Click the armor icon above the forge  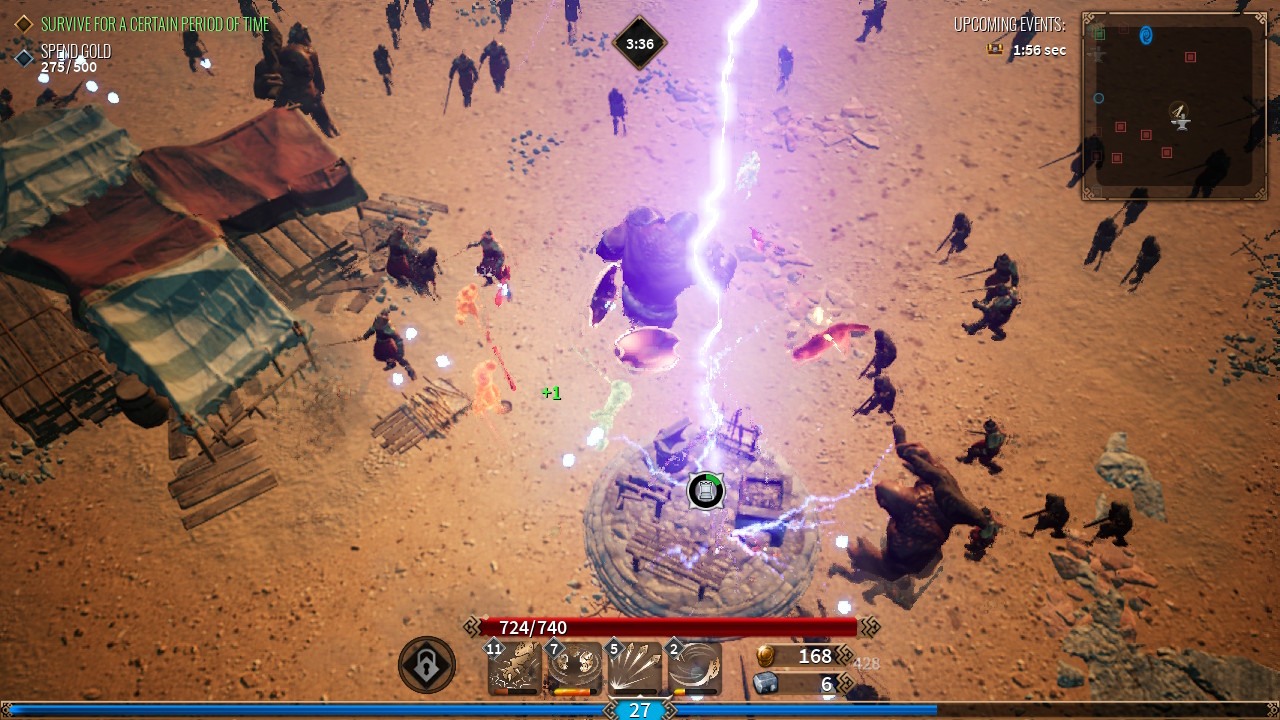click(x=706, y=491)
